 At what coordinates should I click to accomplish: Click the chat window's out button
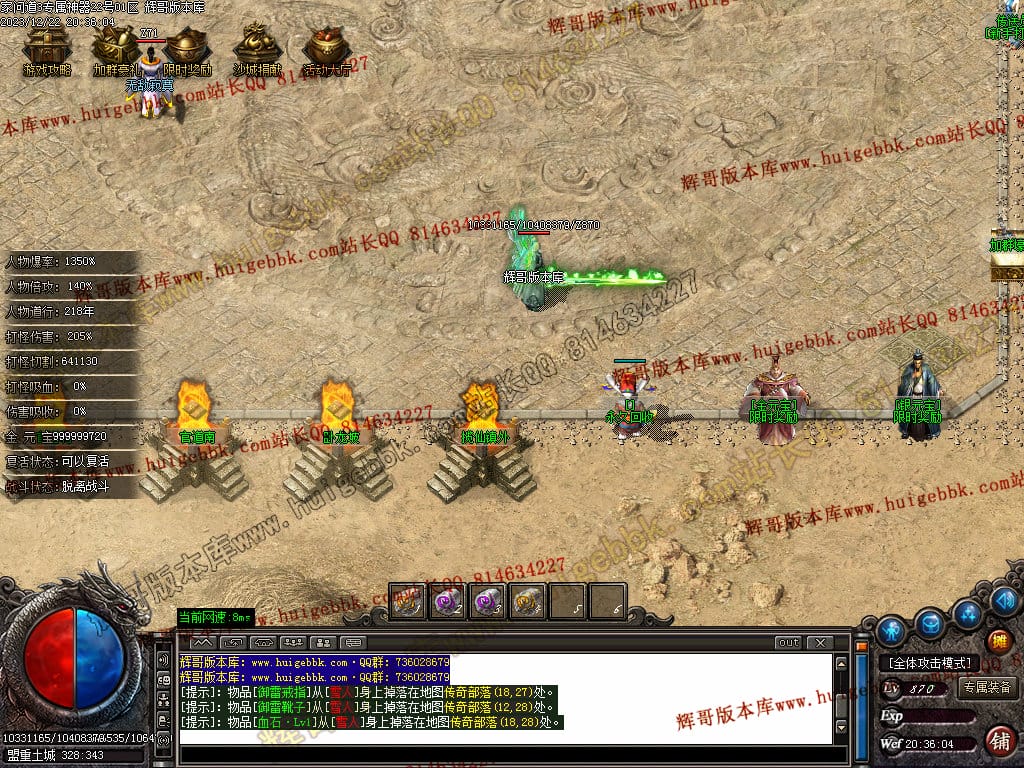[789, 642]
